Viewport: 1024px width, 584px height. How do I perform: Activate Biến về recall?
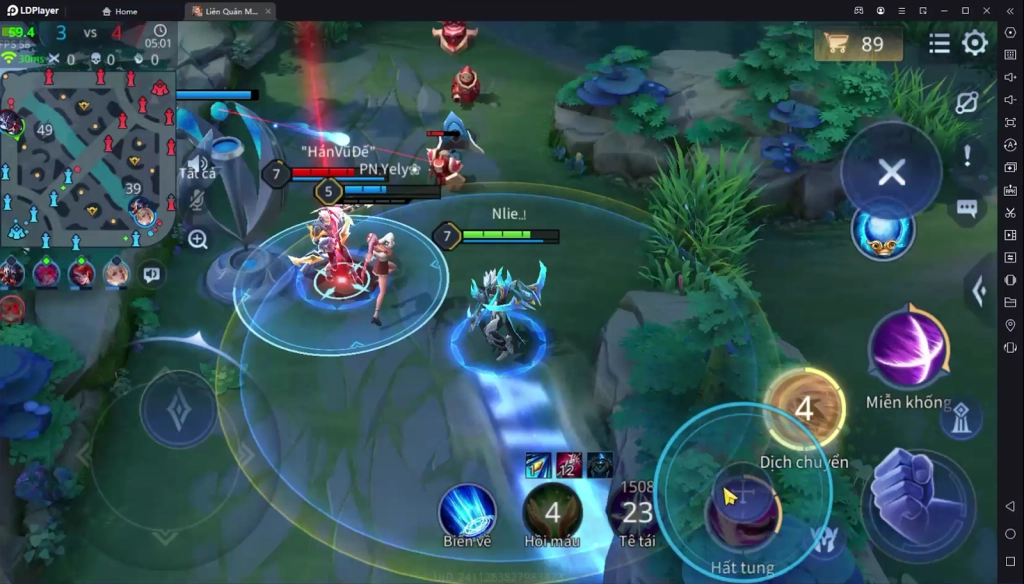467,511
